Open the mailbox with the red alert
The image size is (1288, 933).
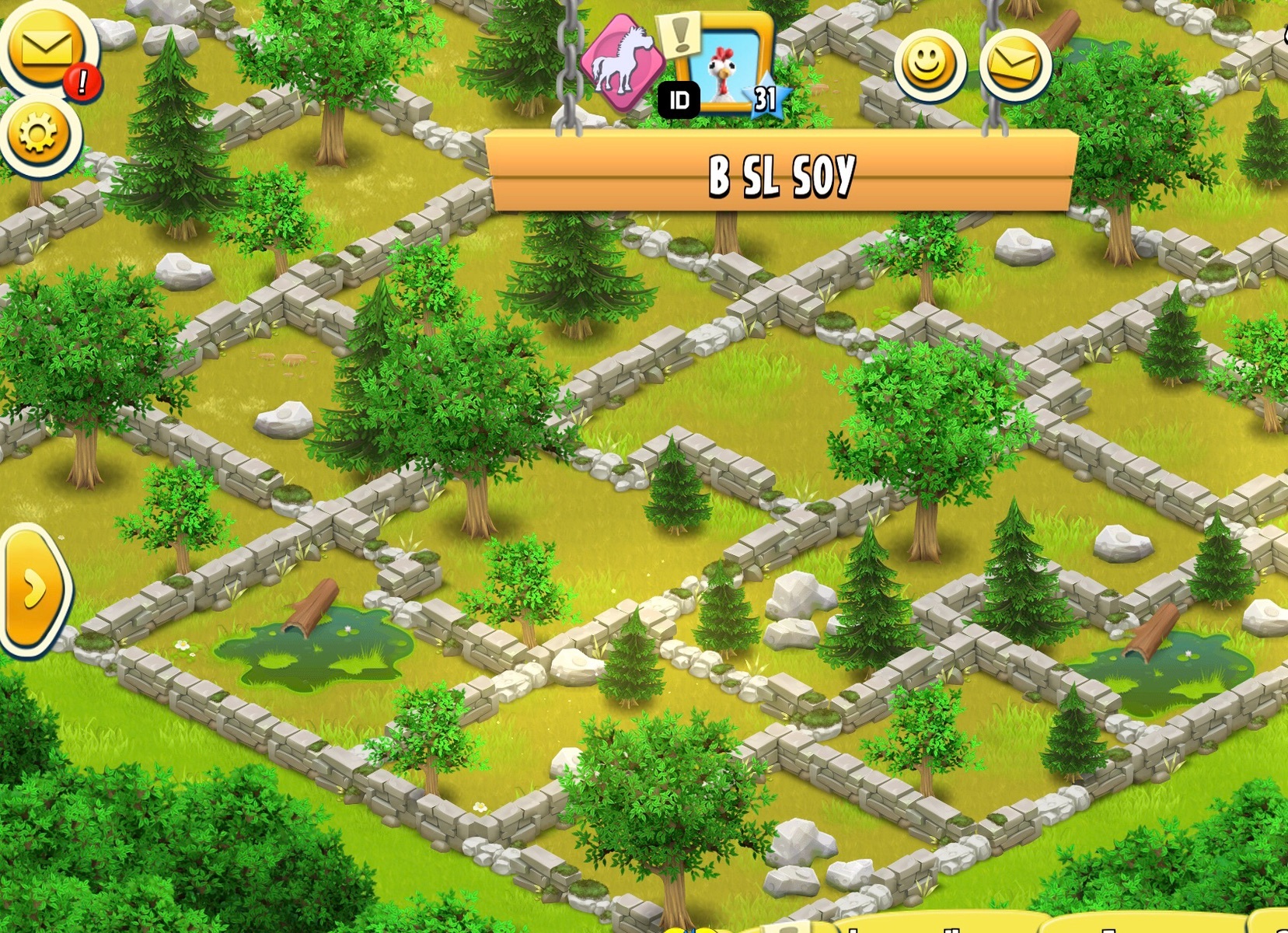tap(47, 50)
